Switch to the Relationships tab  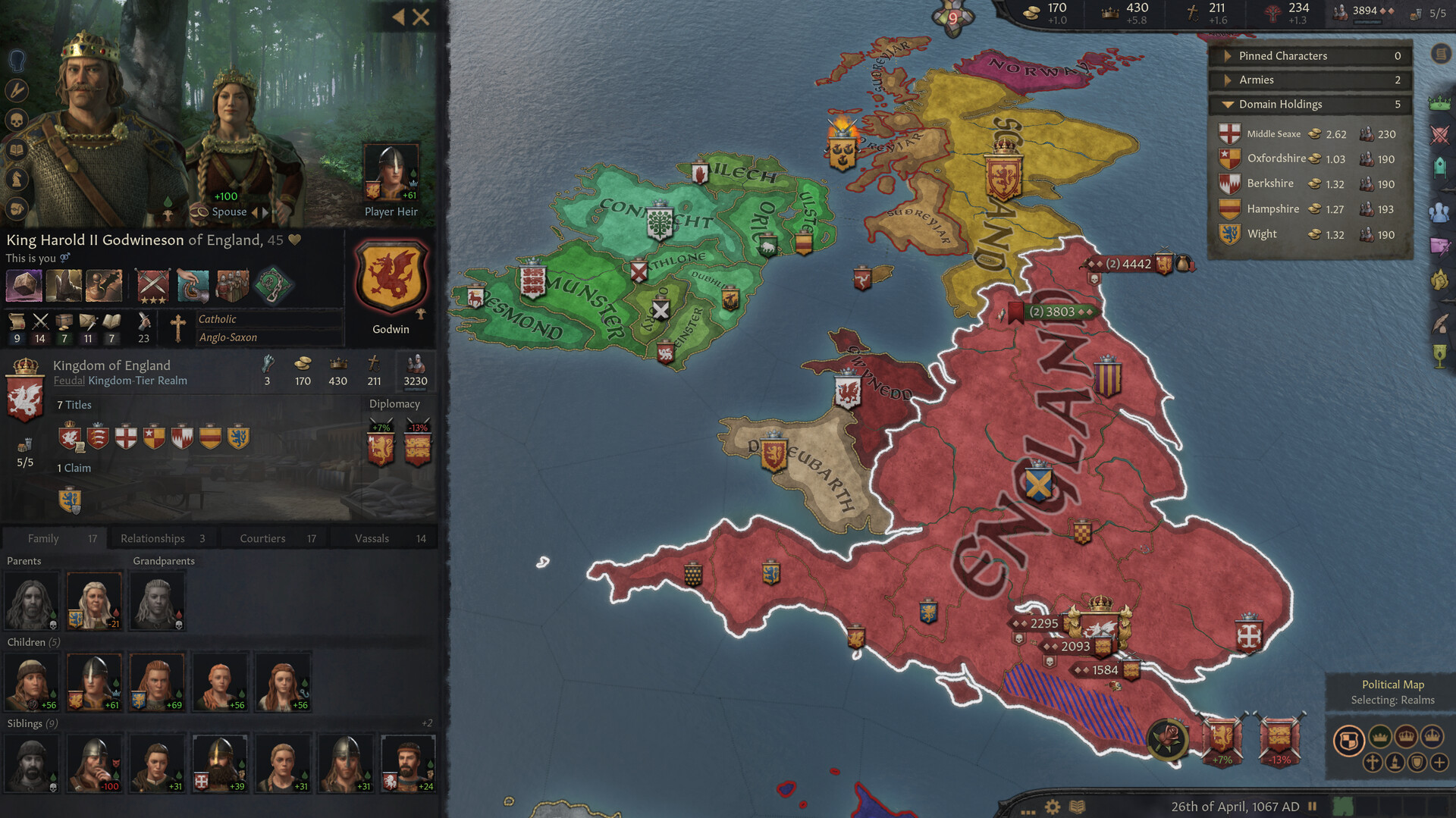click(152, 537)
